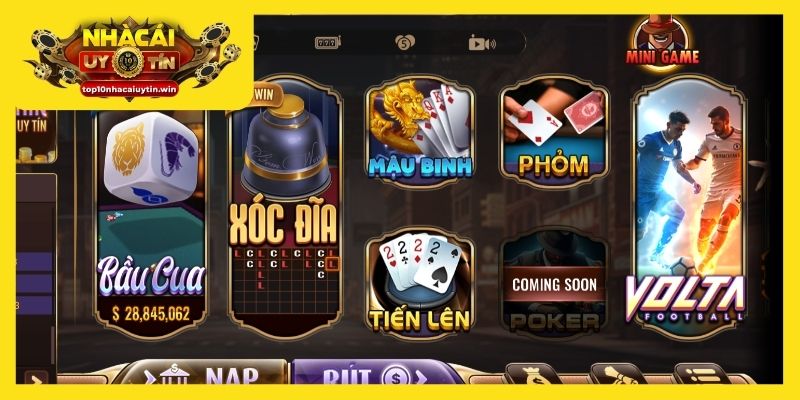Switch to the slot machine category tab
Screen dimensions: 800x400
pos(329,43)
